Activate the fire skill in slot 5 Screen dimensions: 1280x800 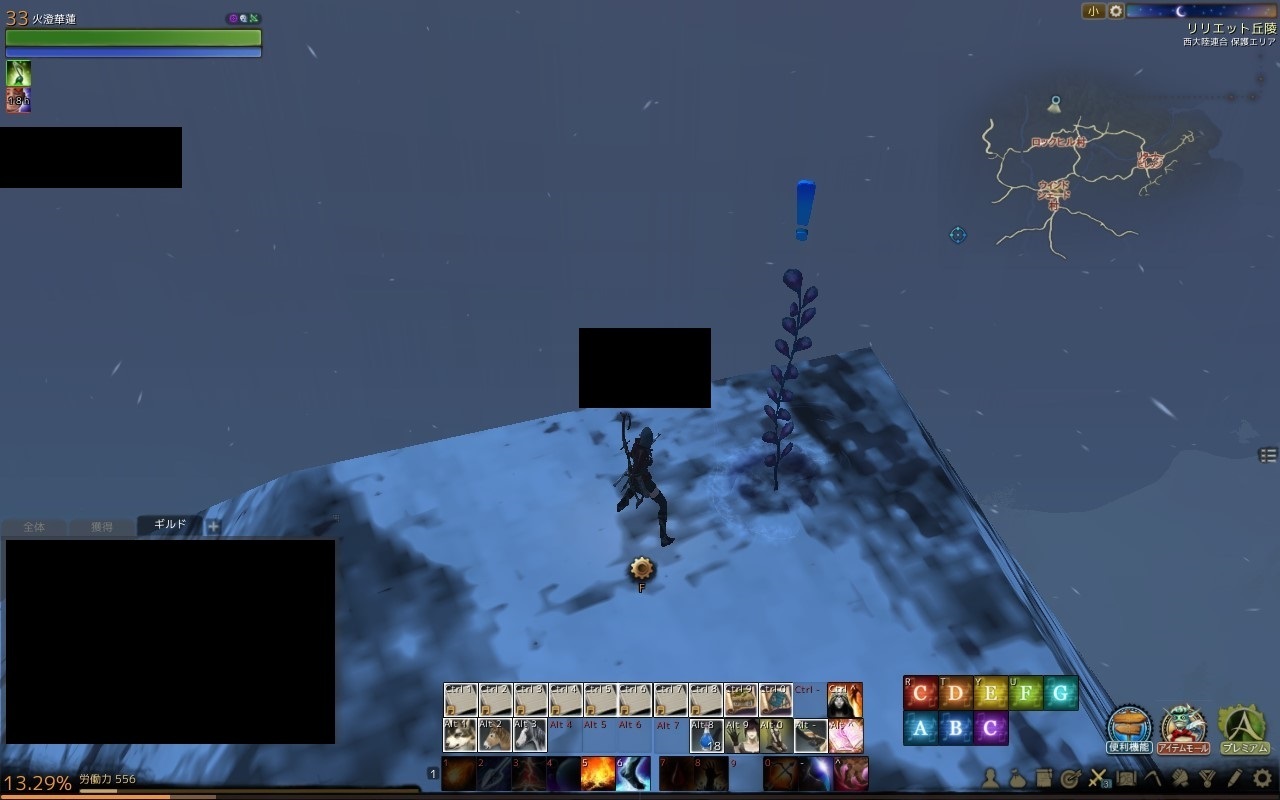point(598,774)
